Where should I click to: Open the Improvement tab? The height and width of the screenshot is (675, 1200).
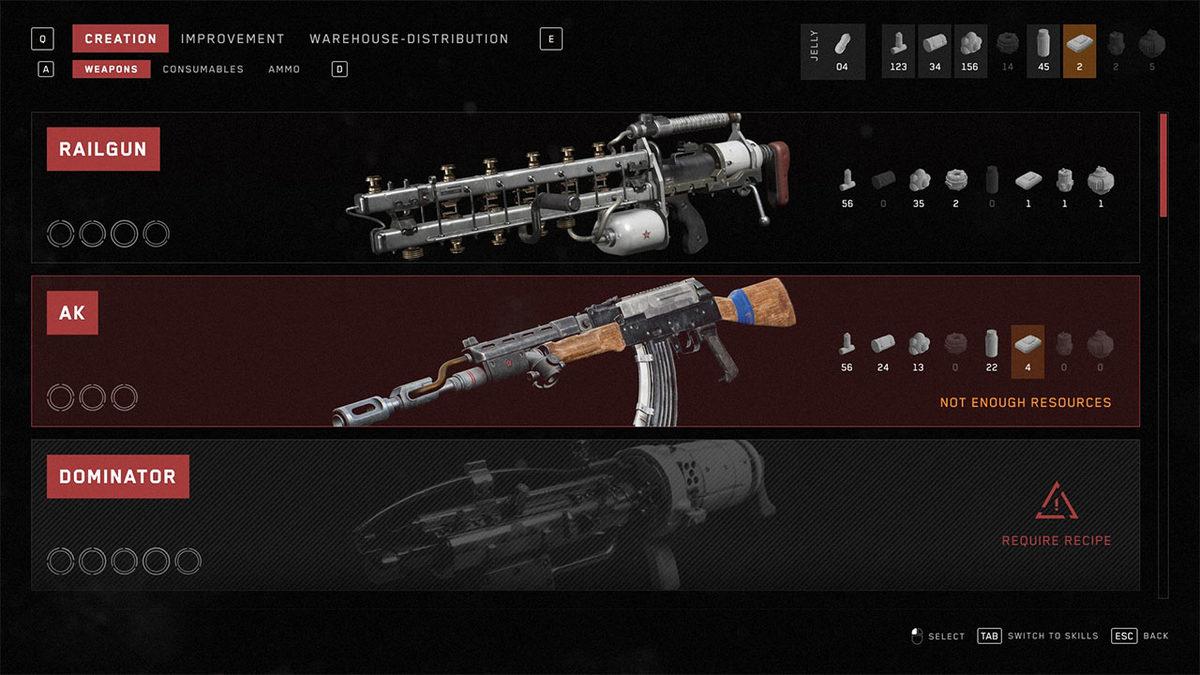tap(233, 39)
